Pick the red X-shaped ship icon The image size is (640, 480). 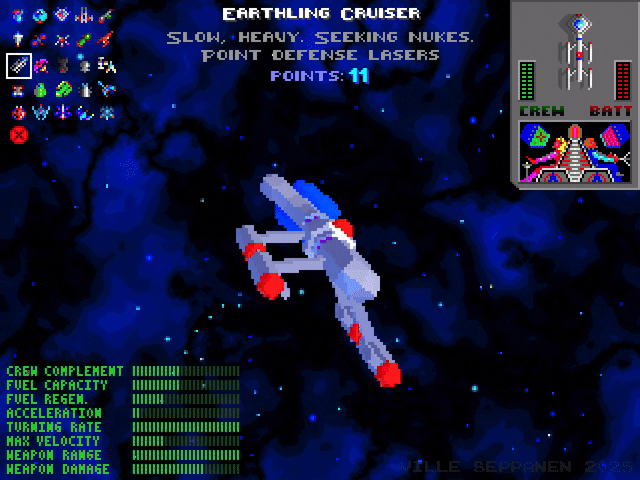(x=62, y=40)
